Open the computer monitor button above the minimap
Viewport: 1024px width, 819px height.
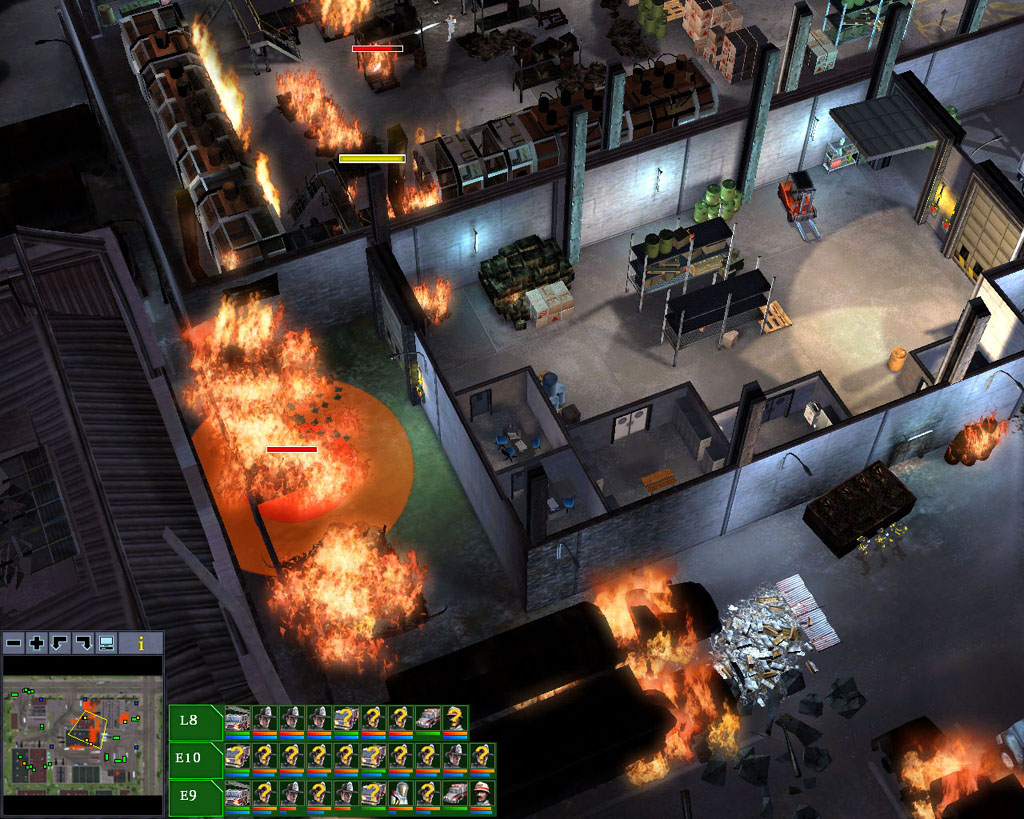106,643
